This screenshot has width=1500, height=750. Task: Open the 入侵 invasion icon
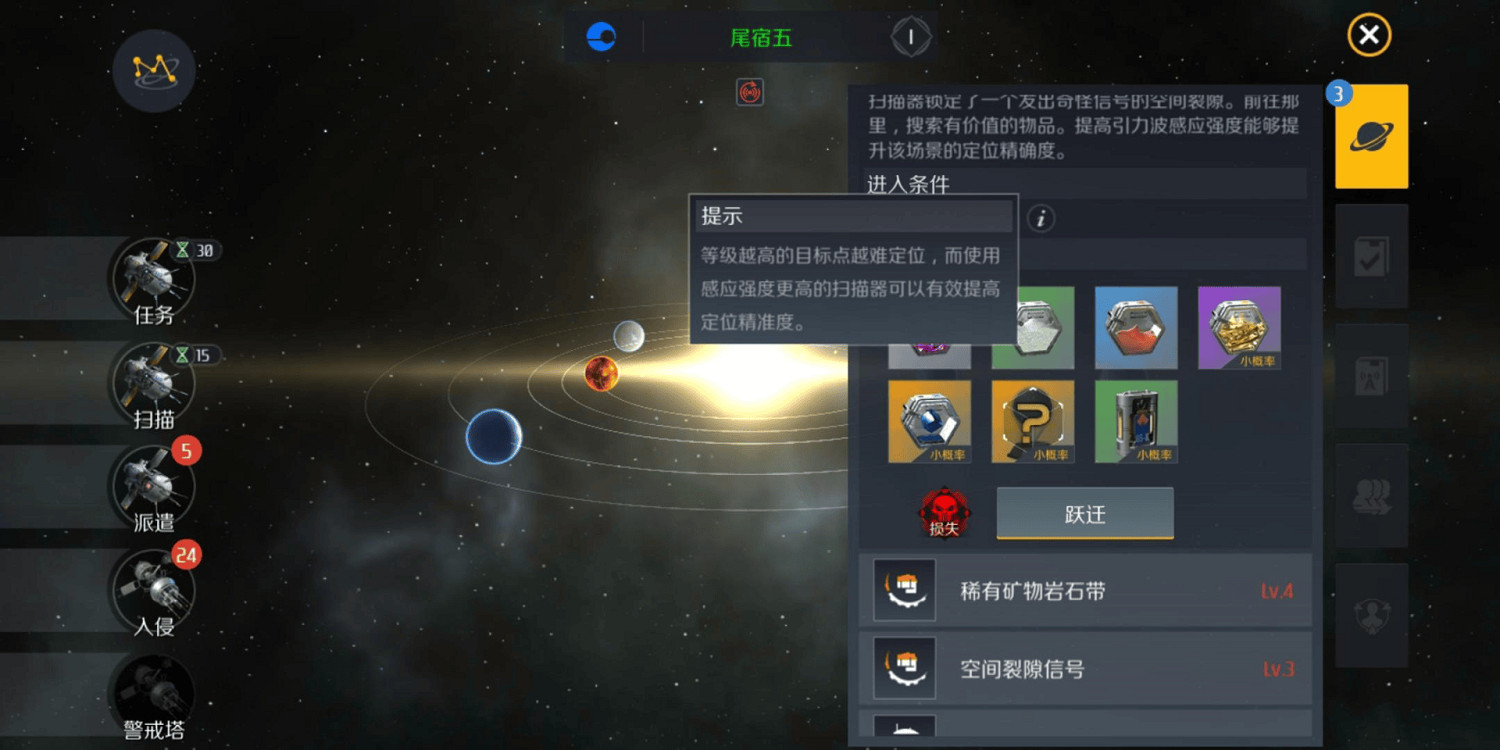click(x=152, y=590)
